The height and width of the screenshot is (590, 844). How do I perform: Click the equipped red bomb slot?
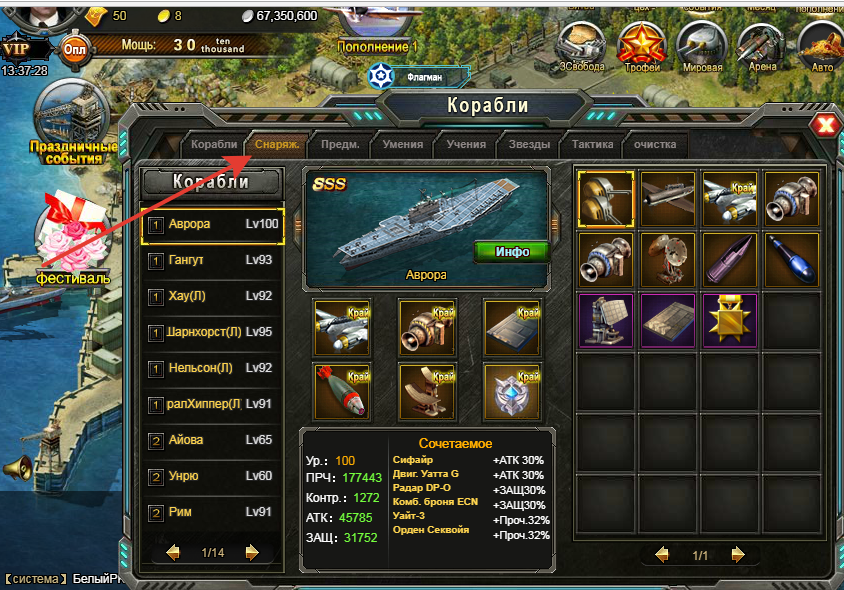(342, 389)
